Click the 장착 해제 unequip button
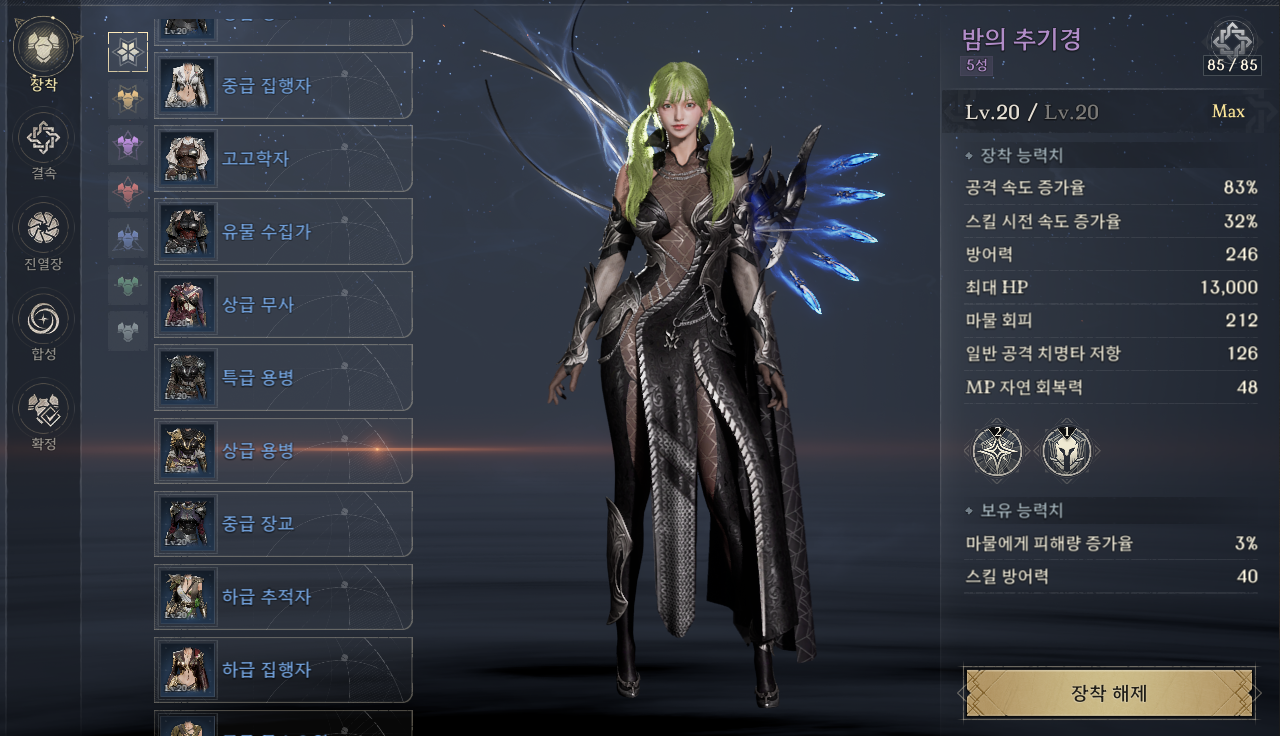 point(1108,693)
